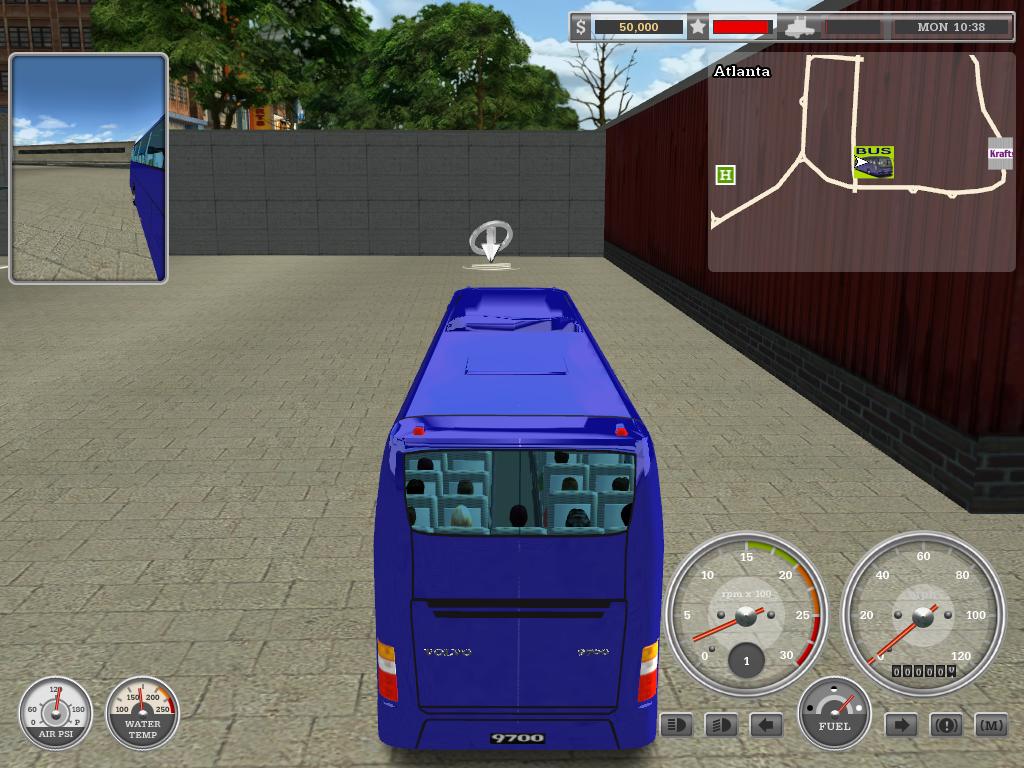Activate the left turn signal arrow
This screenshot has height=768, width=1024.
tap(766, 725)
